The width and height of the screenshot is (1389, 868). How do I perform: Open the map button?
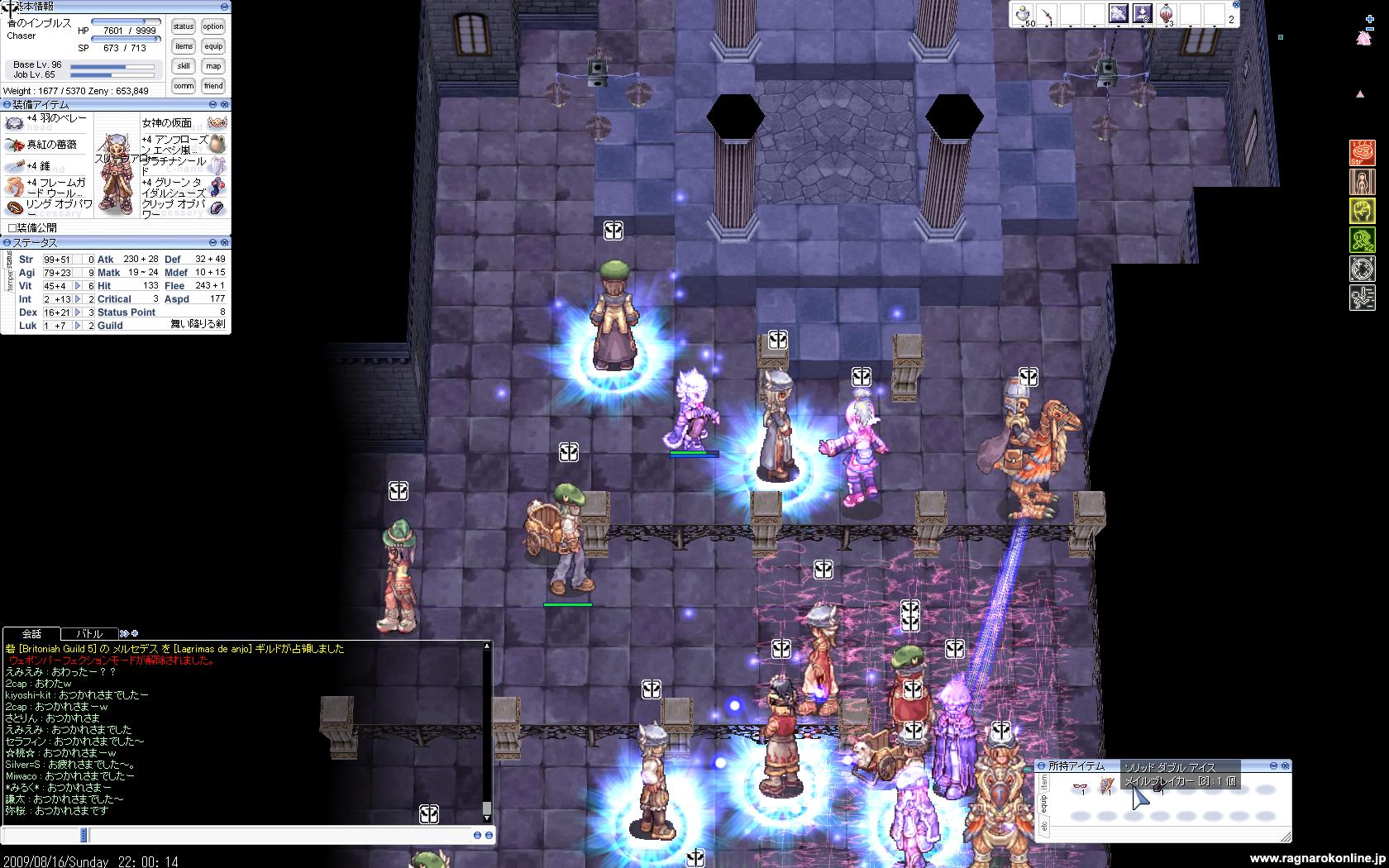(213, 66)
